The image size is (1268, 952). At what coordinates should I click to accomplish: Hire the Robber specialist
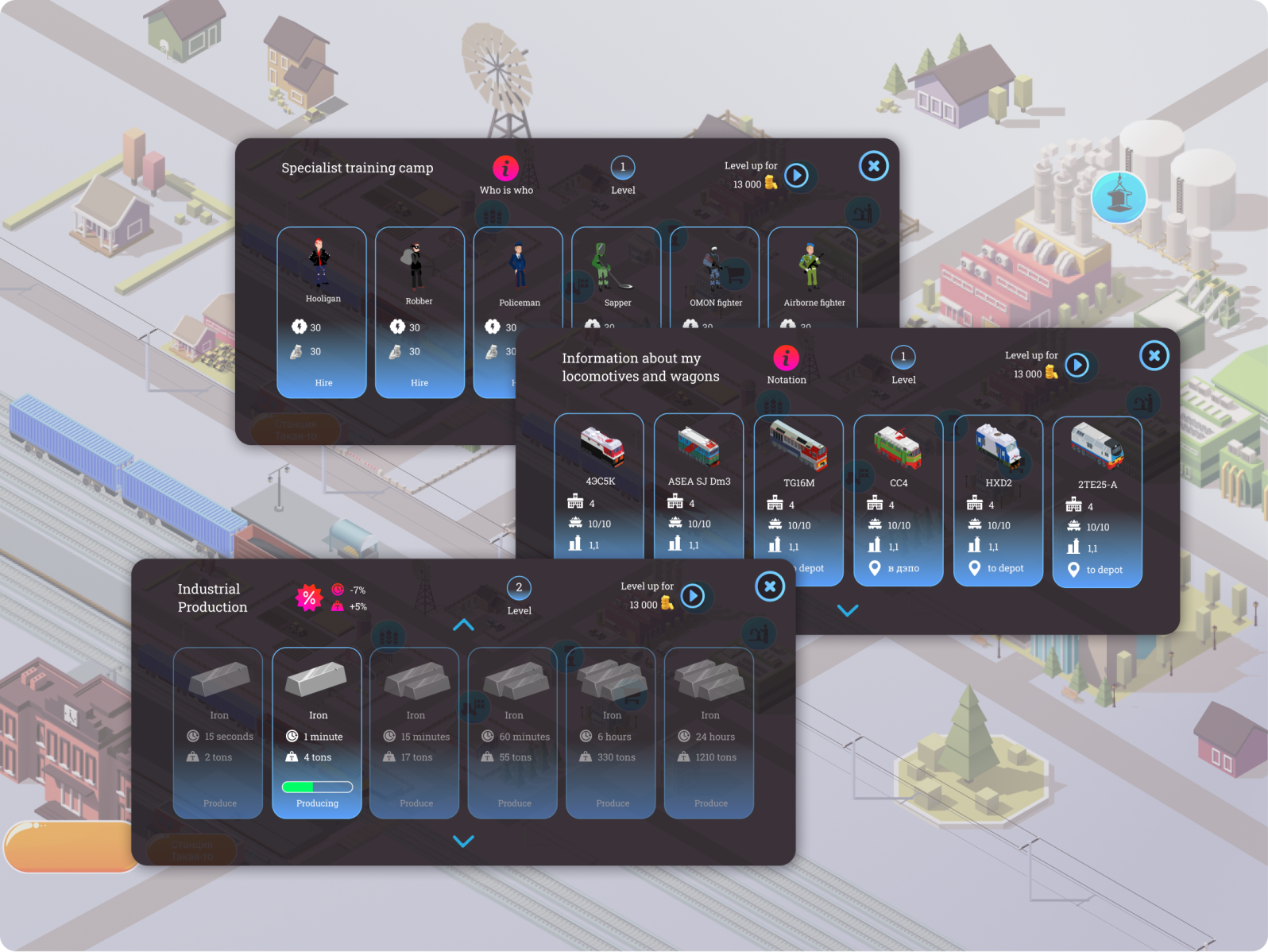click(419, 382)
